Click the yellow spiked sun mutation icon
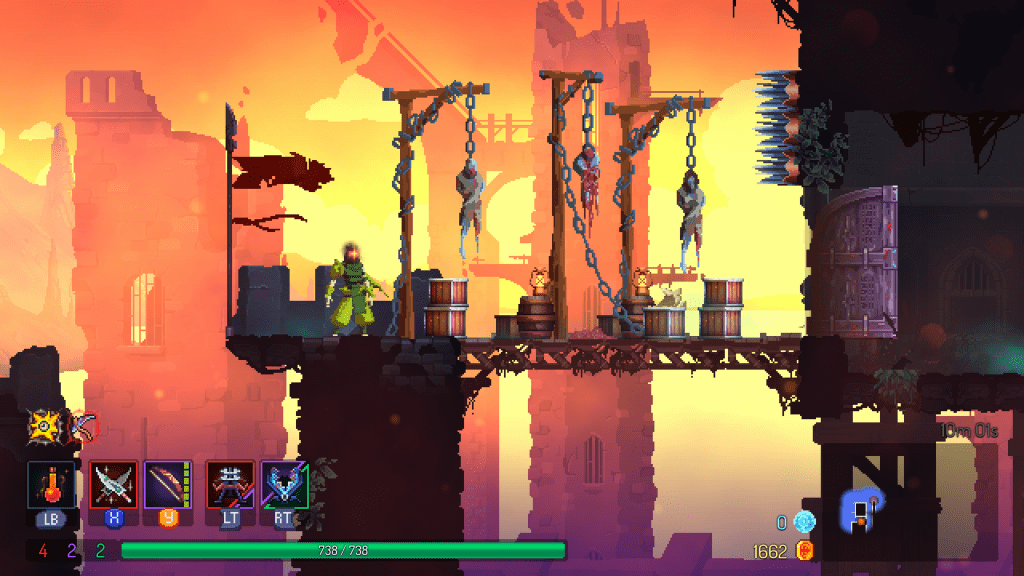 45,427
